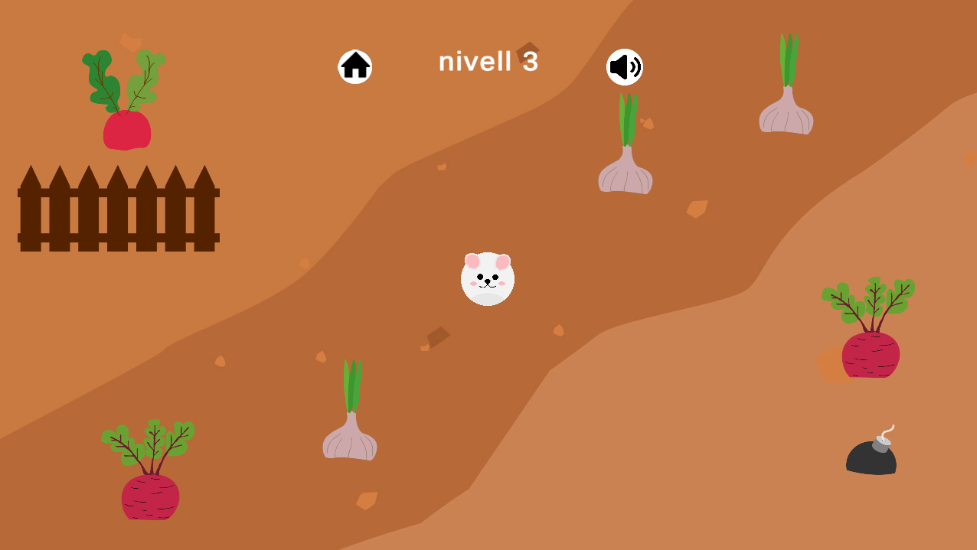
Task: Return to the home screen
Action: point(355,67)
